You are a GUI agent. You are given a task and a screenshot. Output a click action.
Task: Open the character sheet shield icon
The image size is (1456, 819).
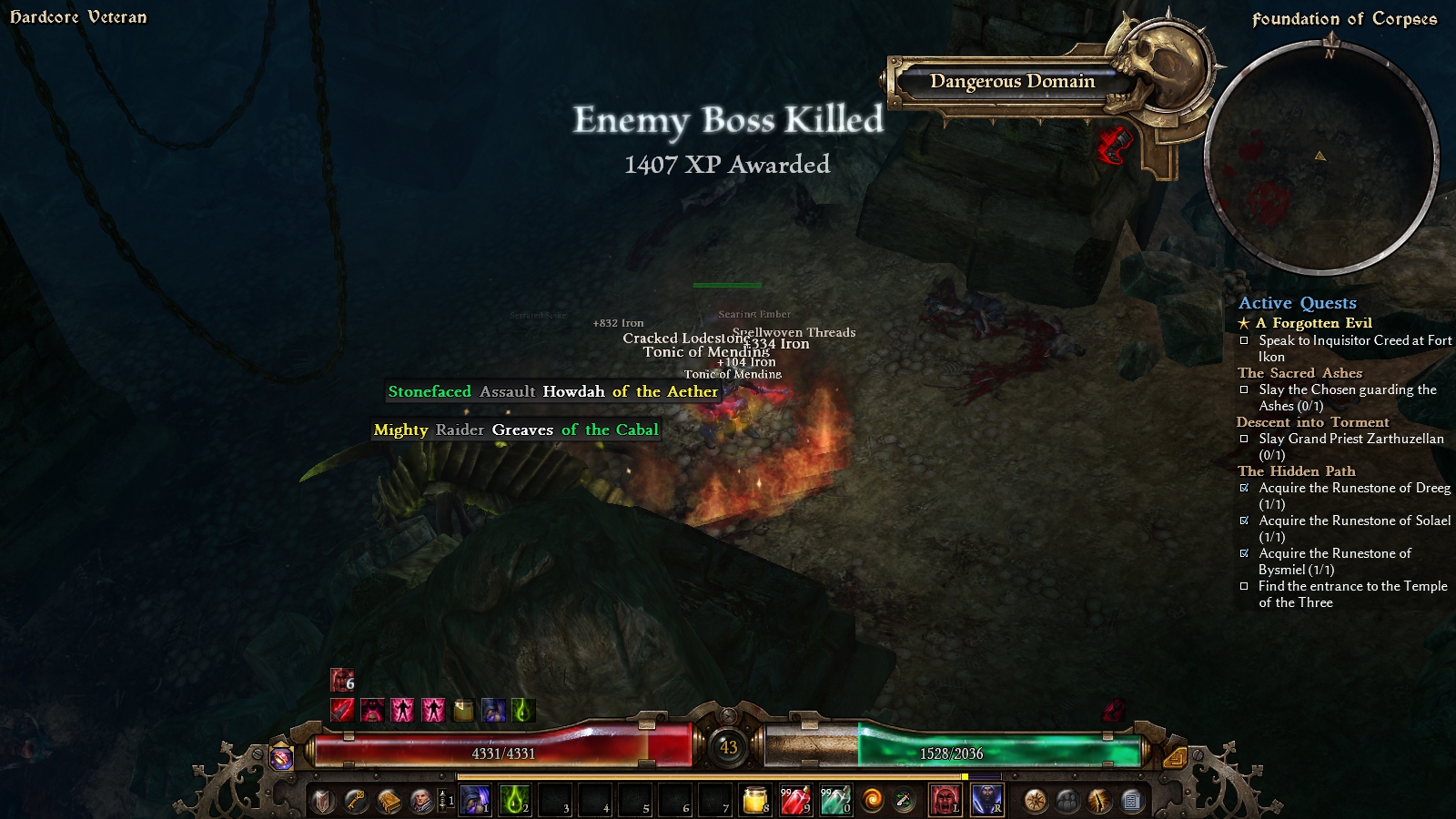coord(323,801)
